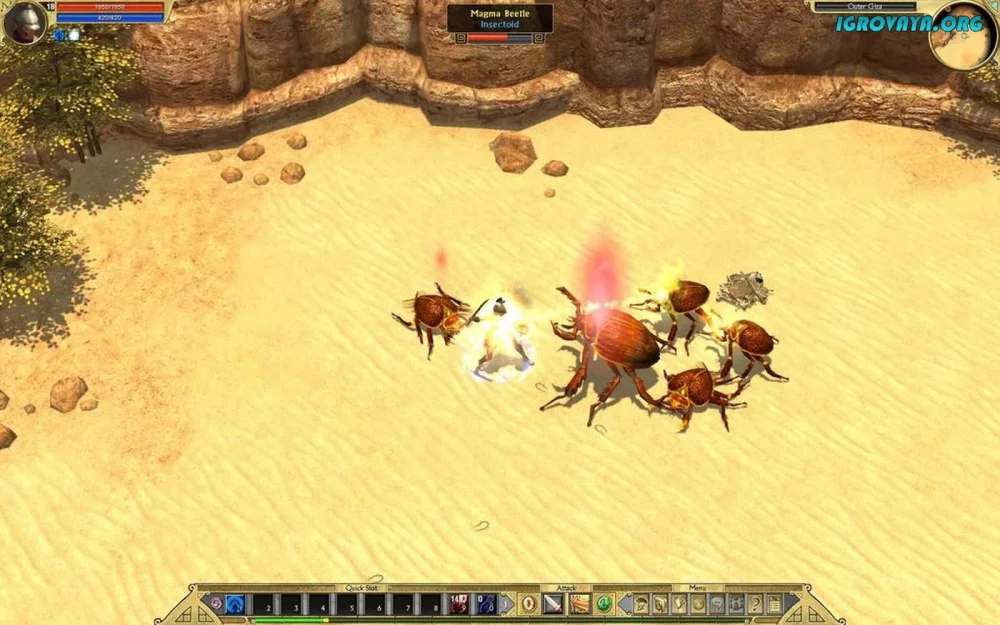Activate the green round button beside attack skills

(604, 603)
